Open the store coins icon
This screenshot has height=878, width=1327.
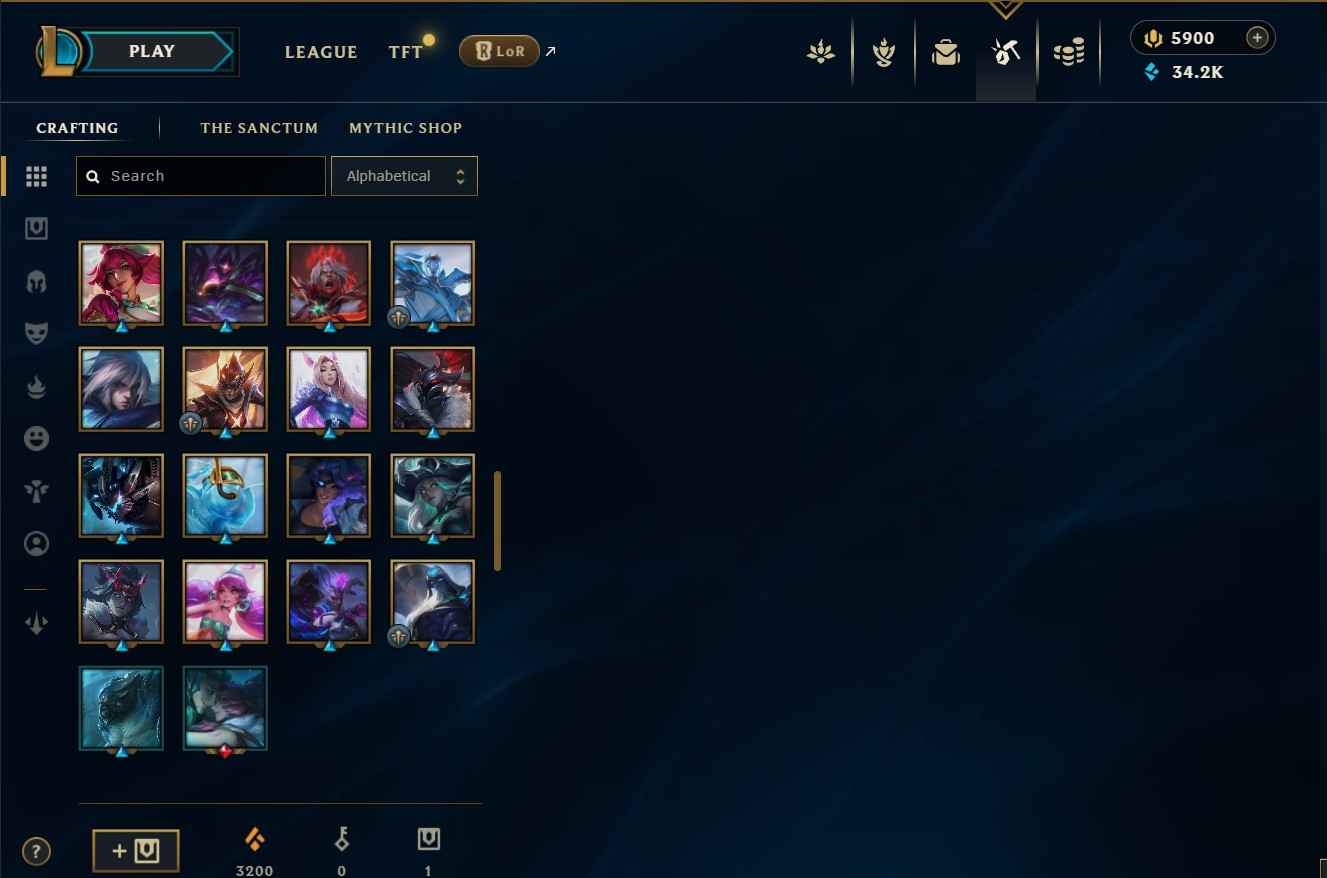[x=1069, y=51]
